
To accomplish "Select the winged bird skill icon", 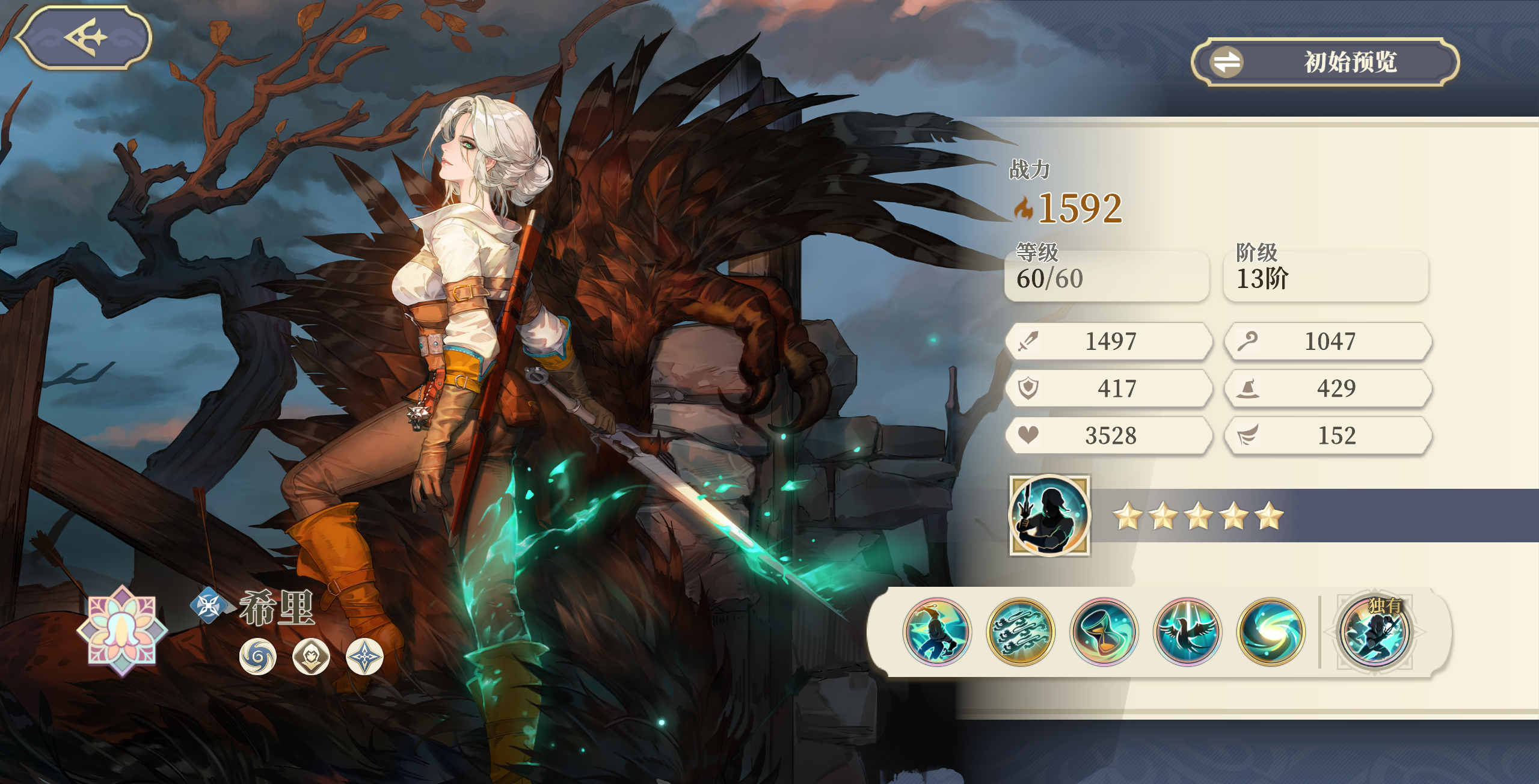I will 1187,631.
